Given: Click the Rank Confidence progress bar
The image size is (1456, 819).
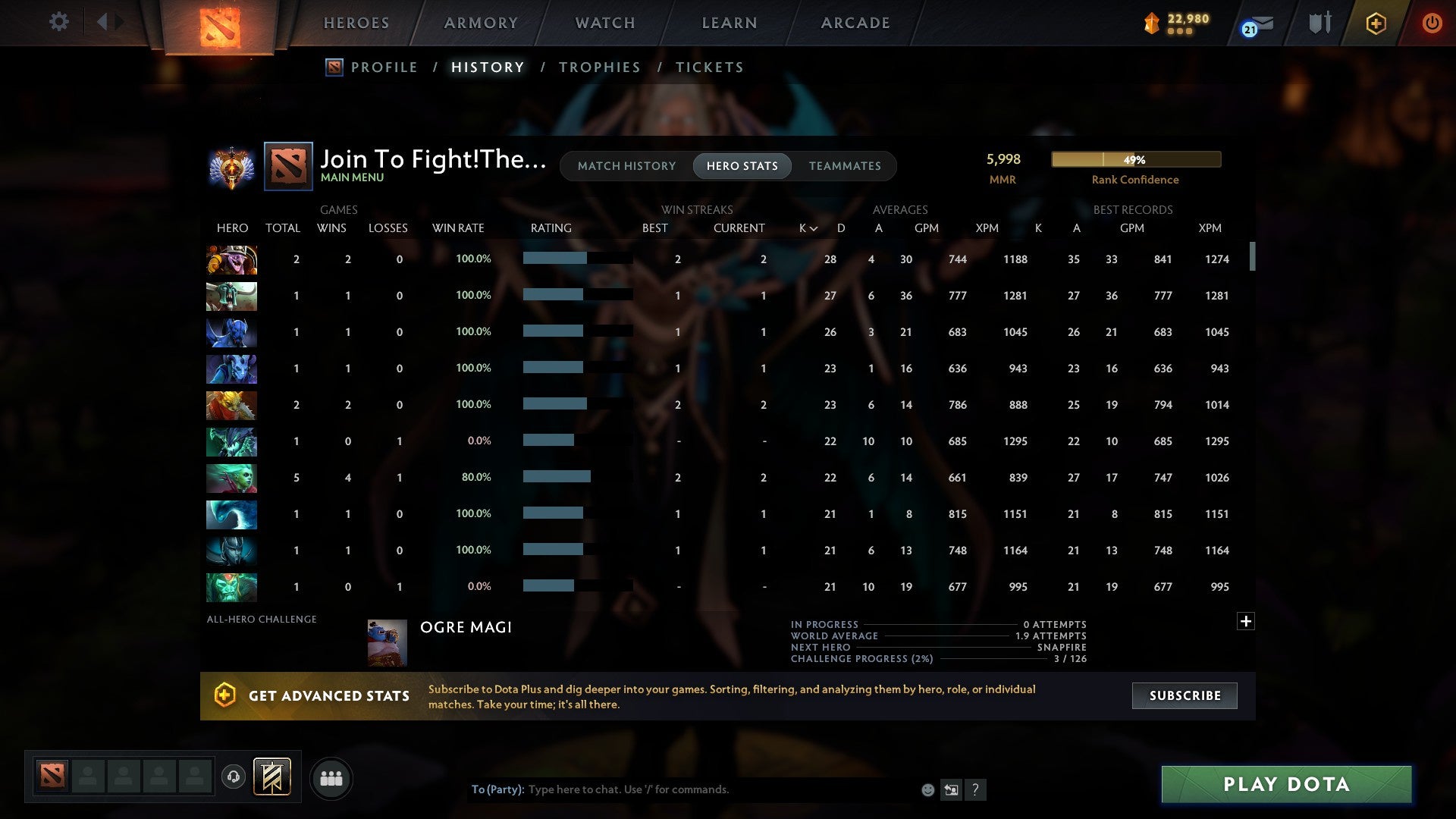Looking at the screenshot, I should pos(1135,159).
